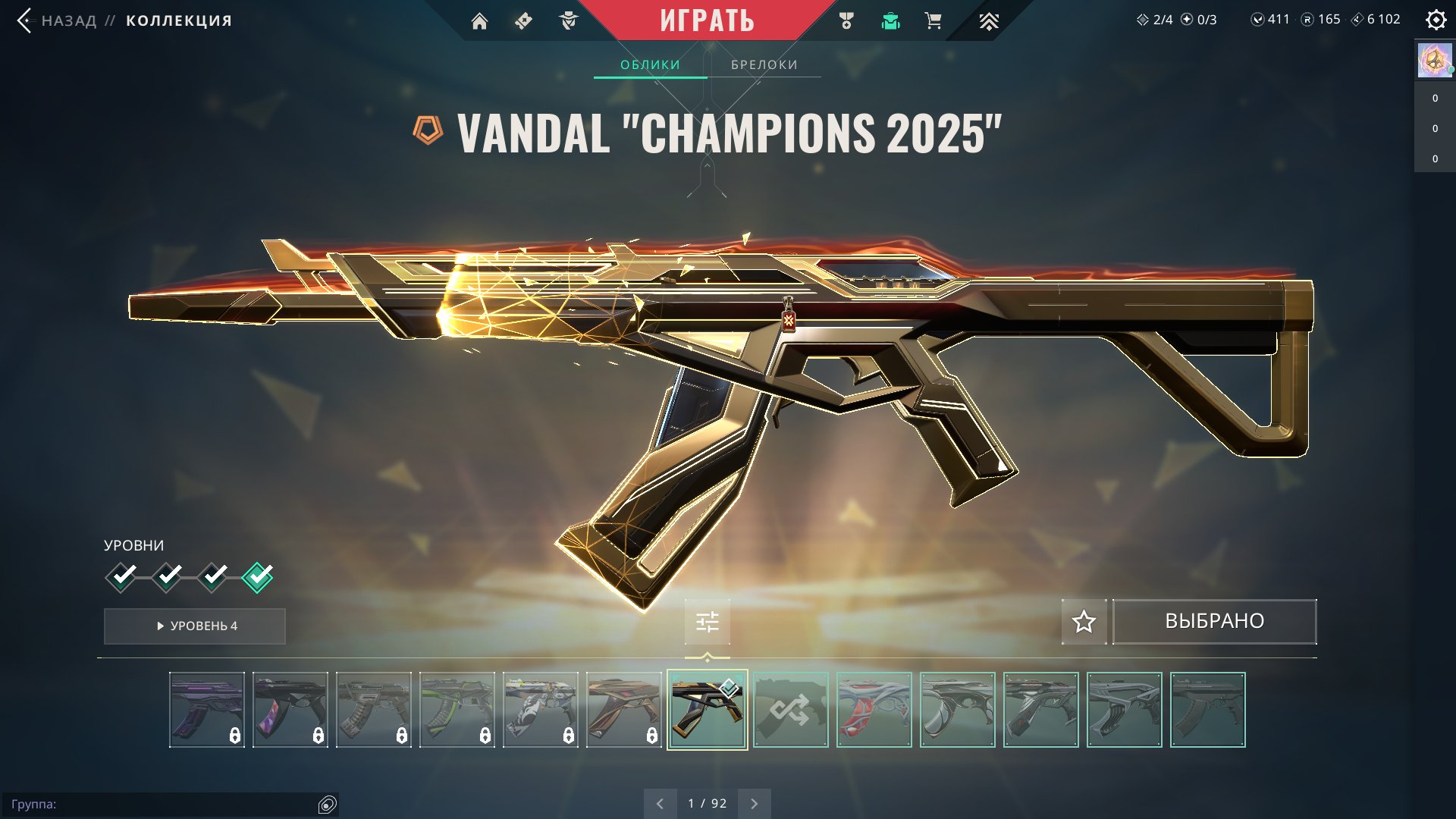Select the random skin shuffle tile
Viewport: 1456px width, 819px height.
coord(790,710)
